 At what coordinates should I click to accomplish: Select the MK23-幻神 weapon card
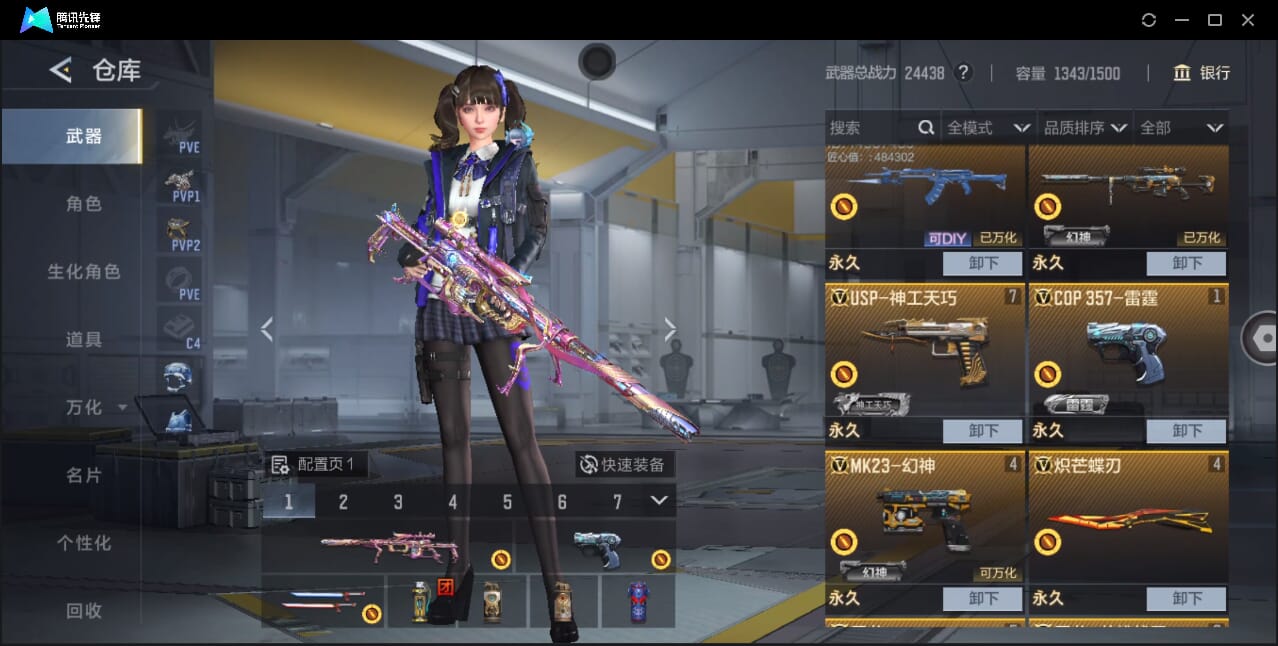click(x=925, y=518)
